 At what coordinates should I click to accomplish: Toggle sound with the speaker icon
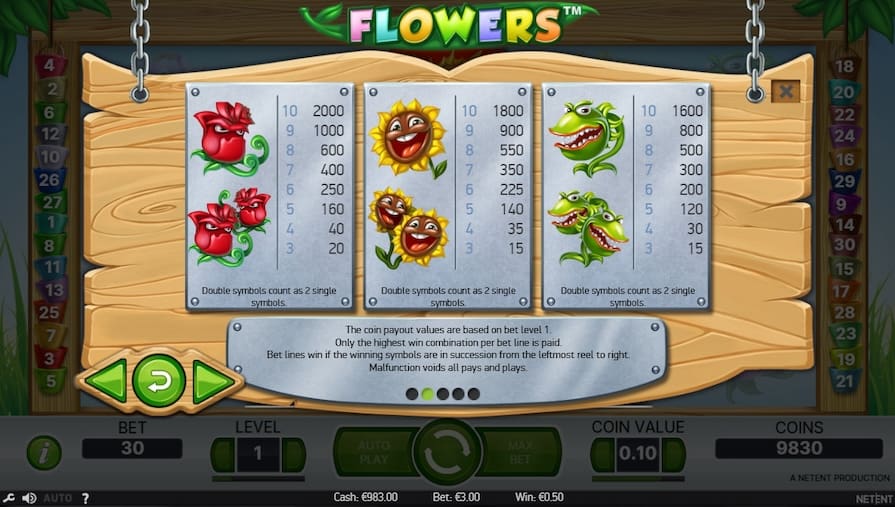29,497
